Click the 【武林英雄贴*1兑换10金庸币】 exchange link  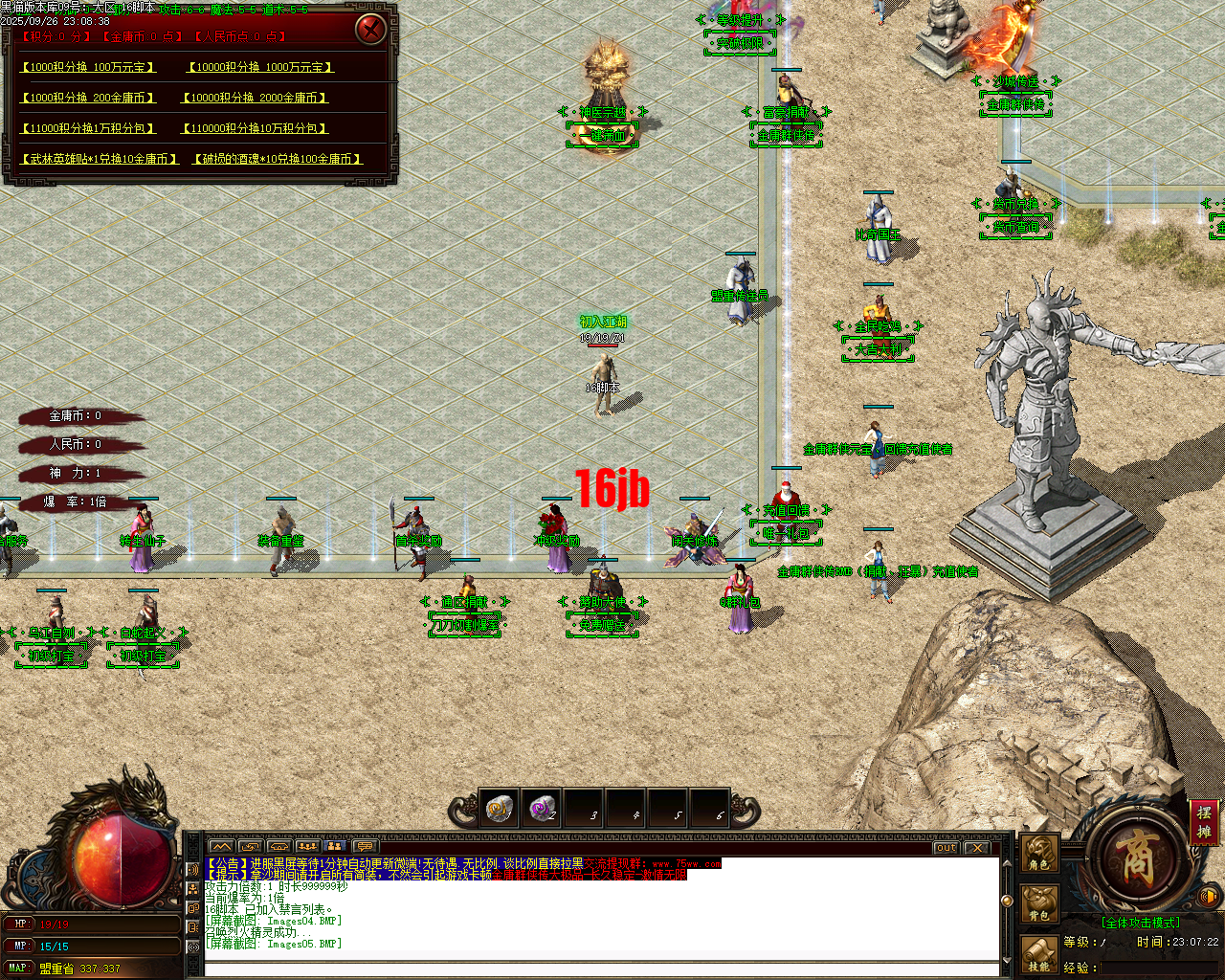click(100, 160)
